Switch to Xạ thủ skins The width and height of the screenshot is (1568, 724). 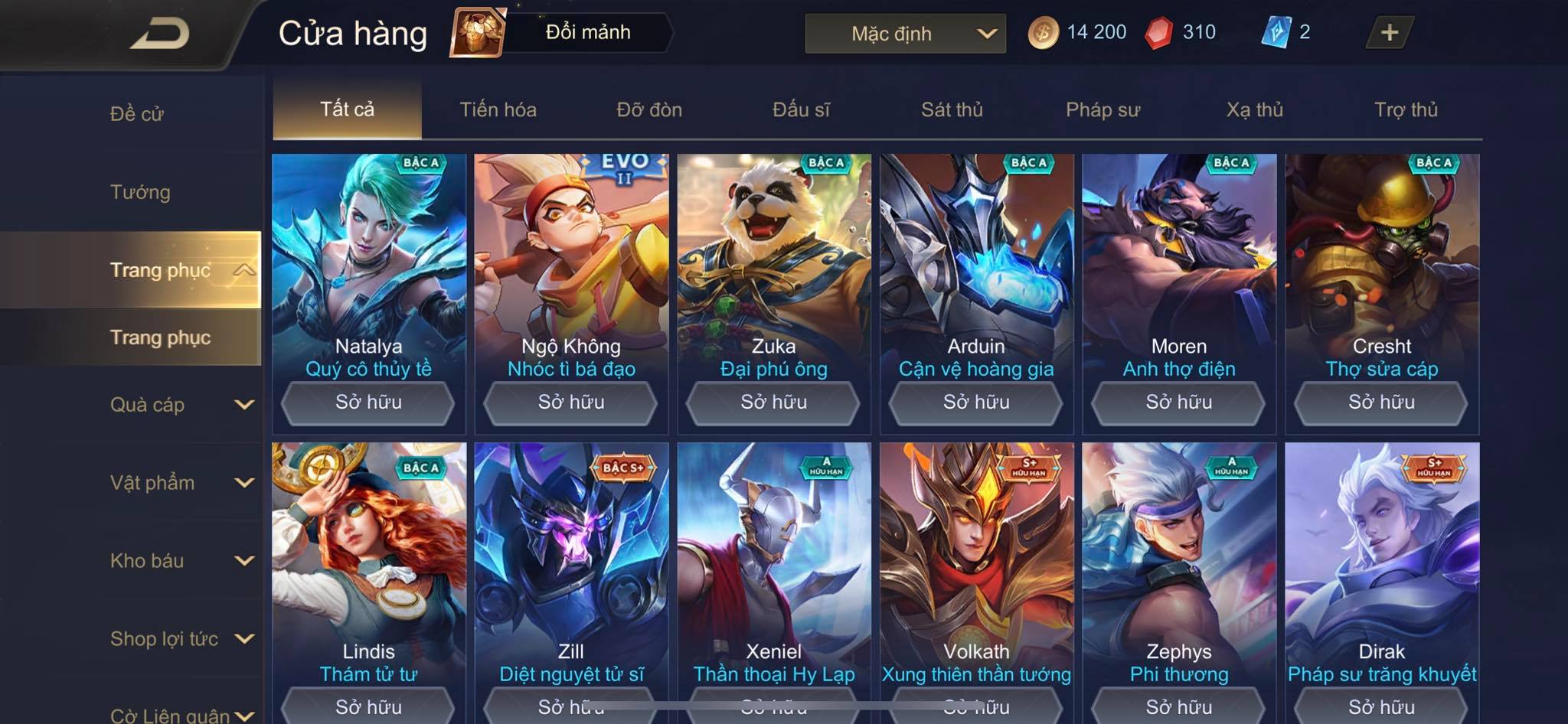point(1254,109)
